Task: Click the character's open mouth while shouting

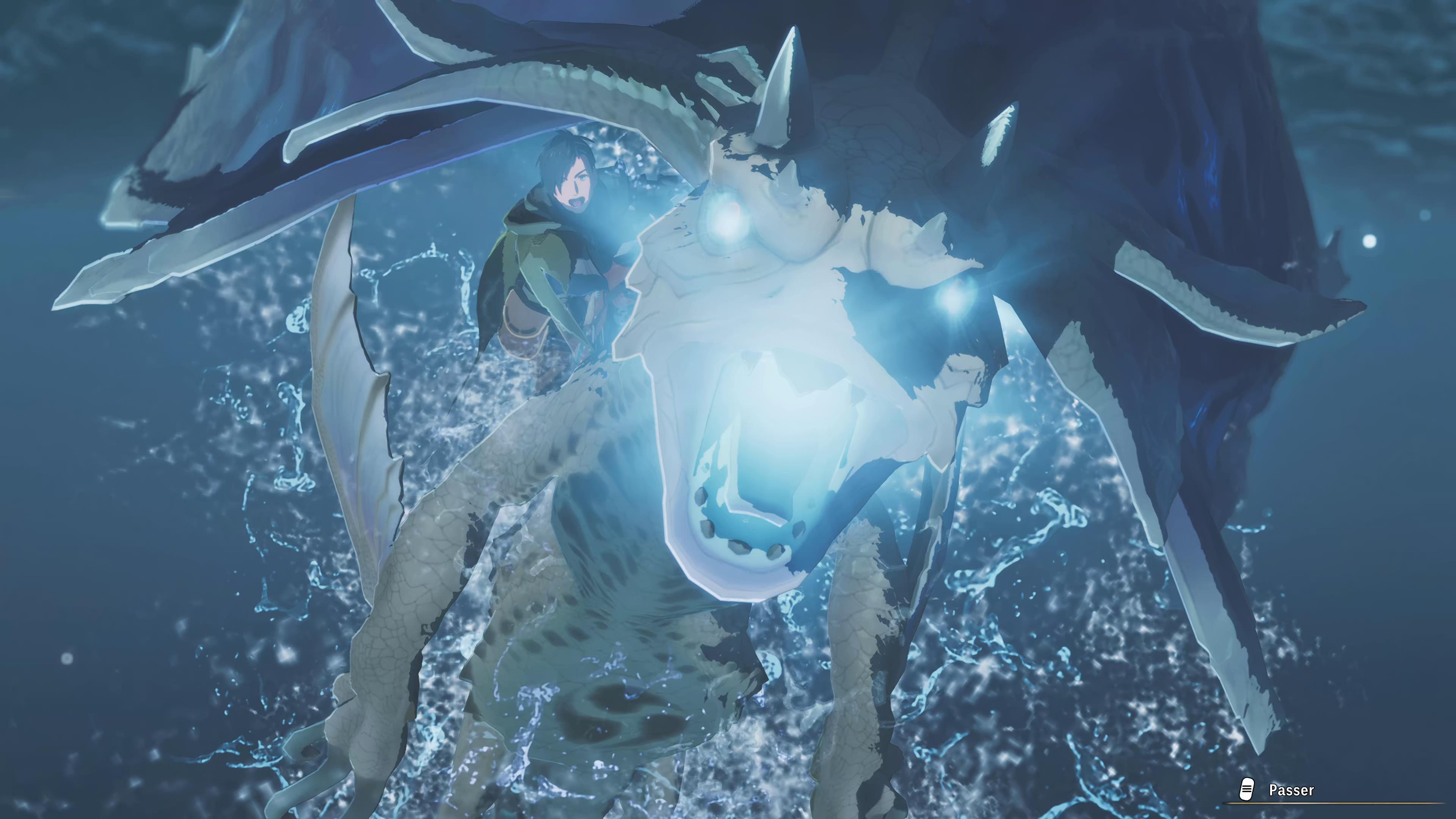Action: pos(576,202)
